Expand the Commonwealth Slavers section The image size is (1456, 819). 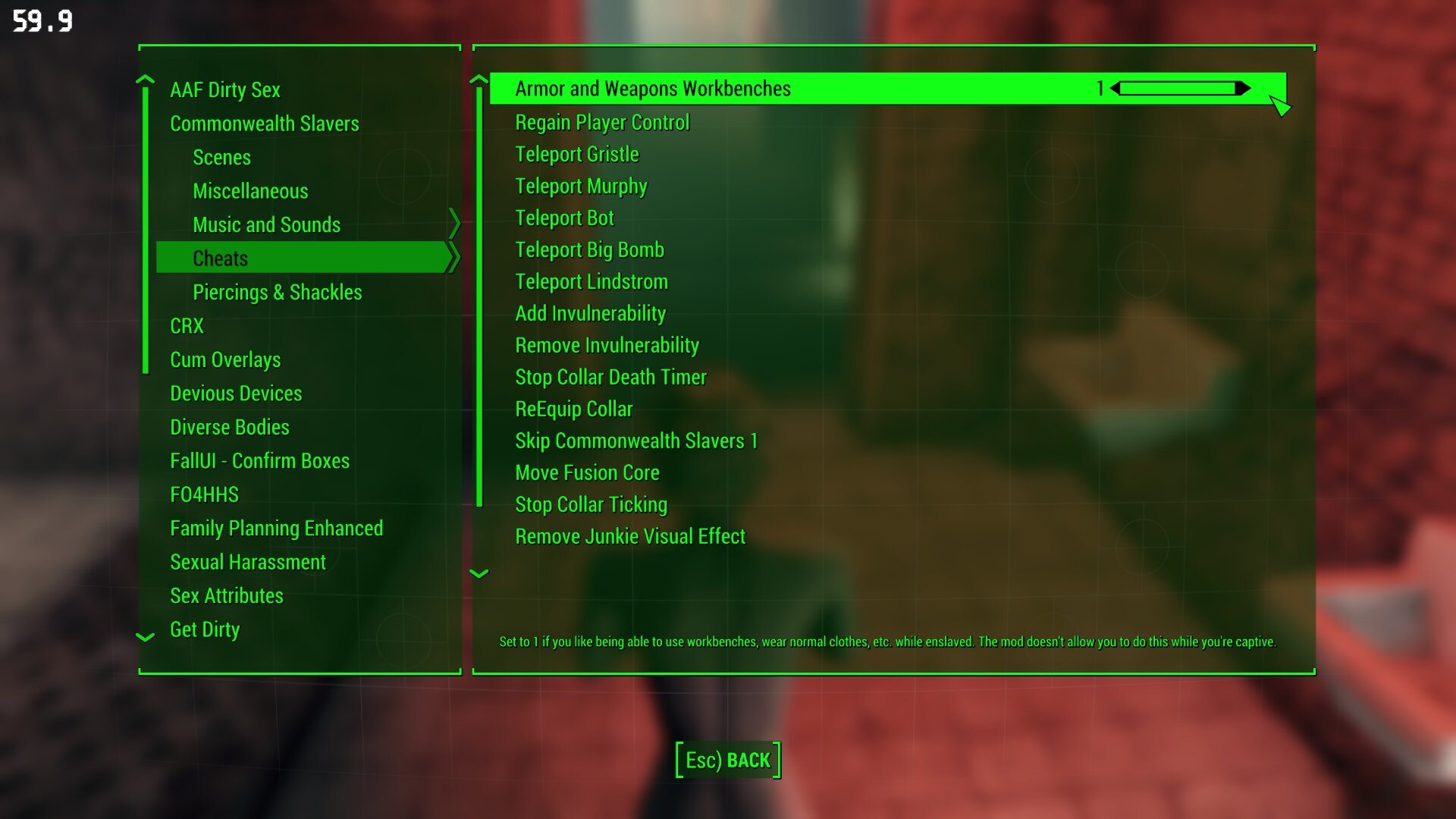coord(265,123)
